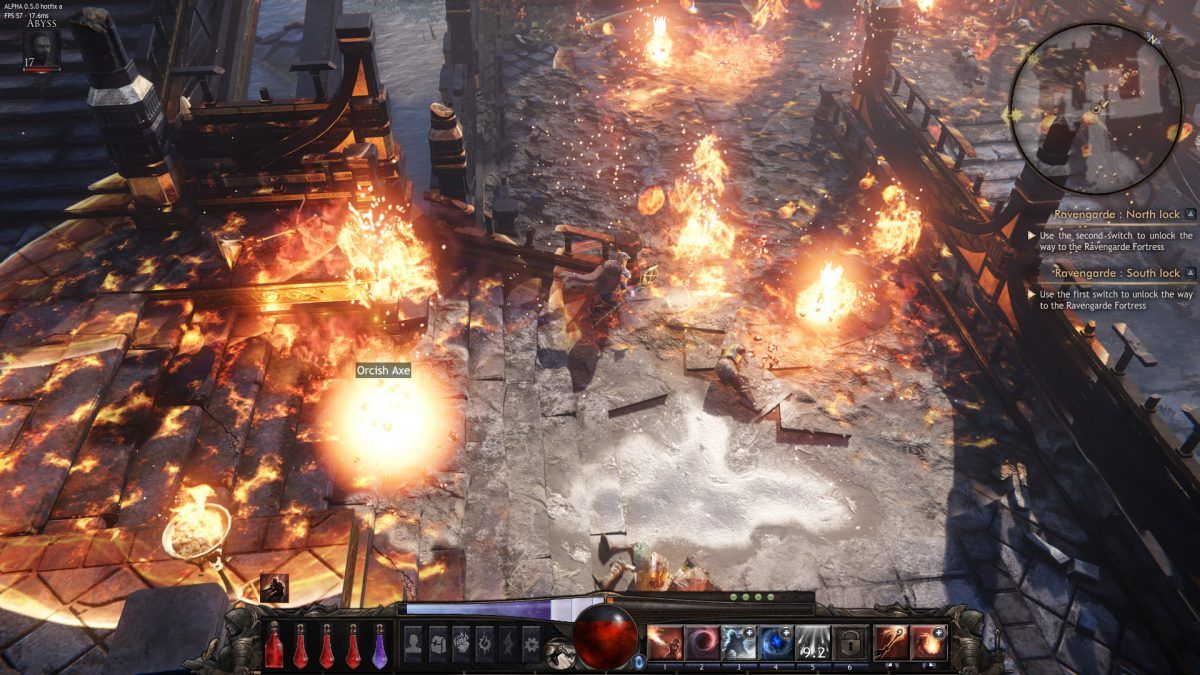The height and width of the screenshot is (675, 1200).
Task: Use the purple potion
Action: 380,646
